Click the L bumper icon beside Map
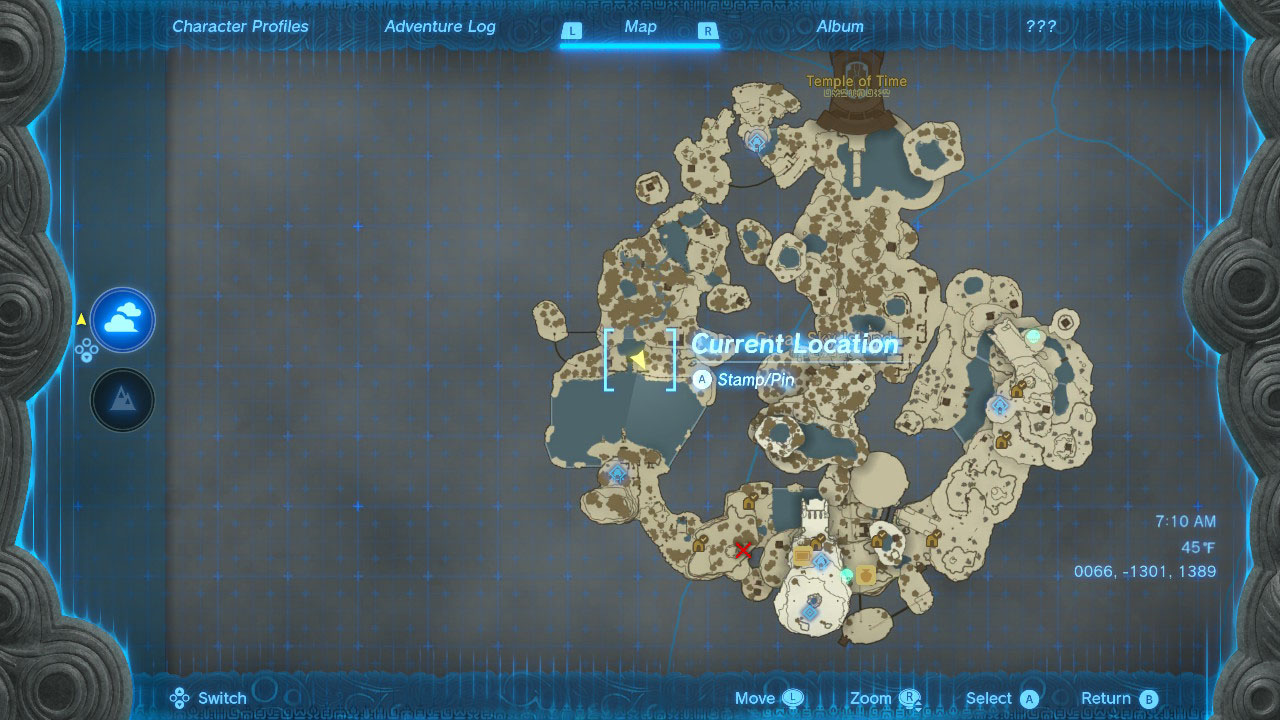1280x720 pixels. 572,31
